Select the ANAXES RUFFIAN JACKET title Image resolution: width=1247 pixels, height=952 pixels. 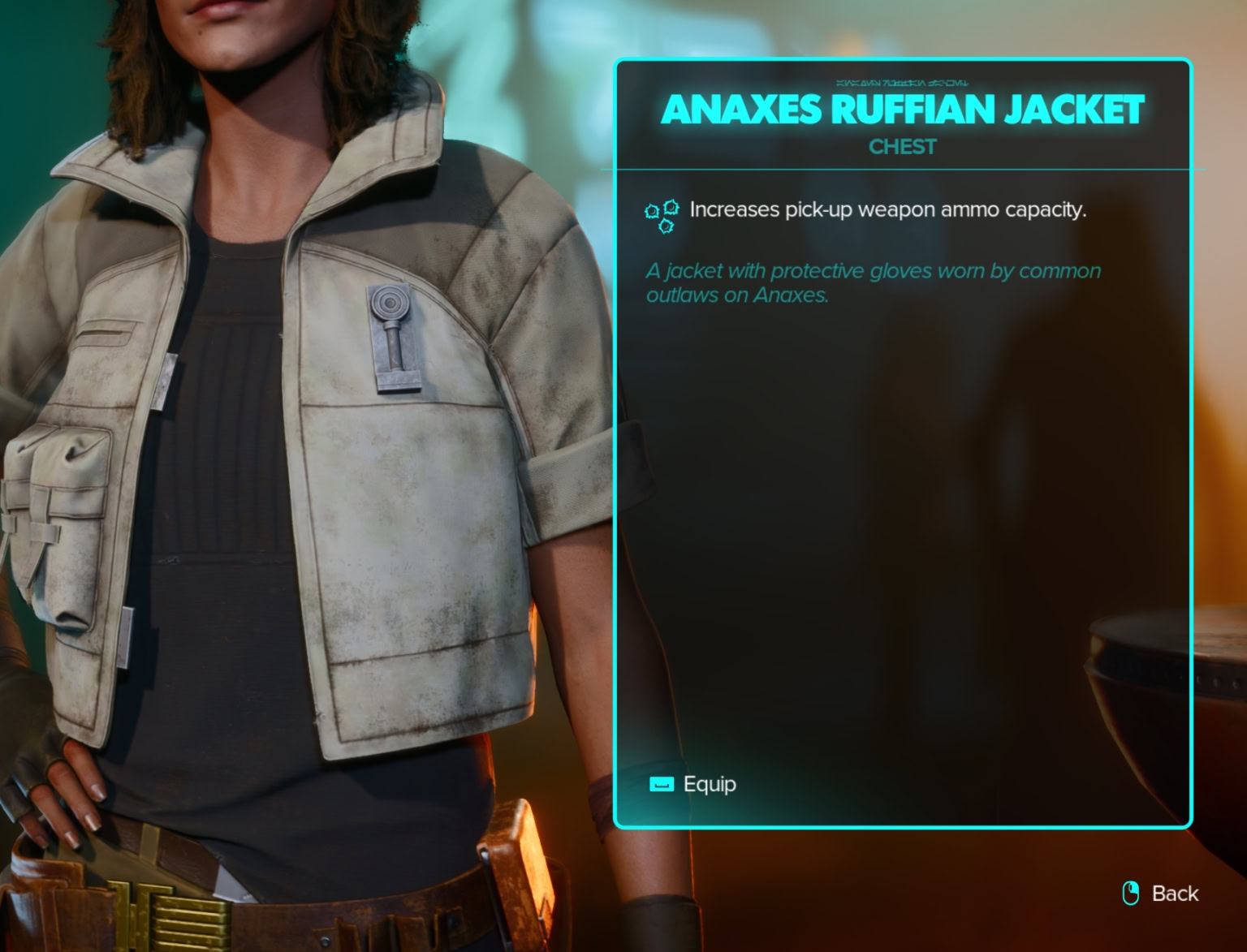[904, 110]
